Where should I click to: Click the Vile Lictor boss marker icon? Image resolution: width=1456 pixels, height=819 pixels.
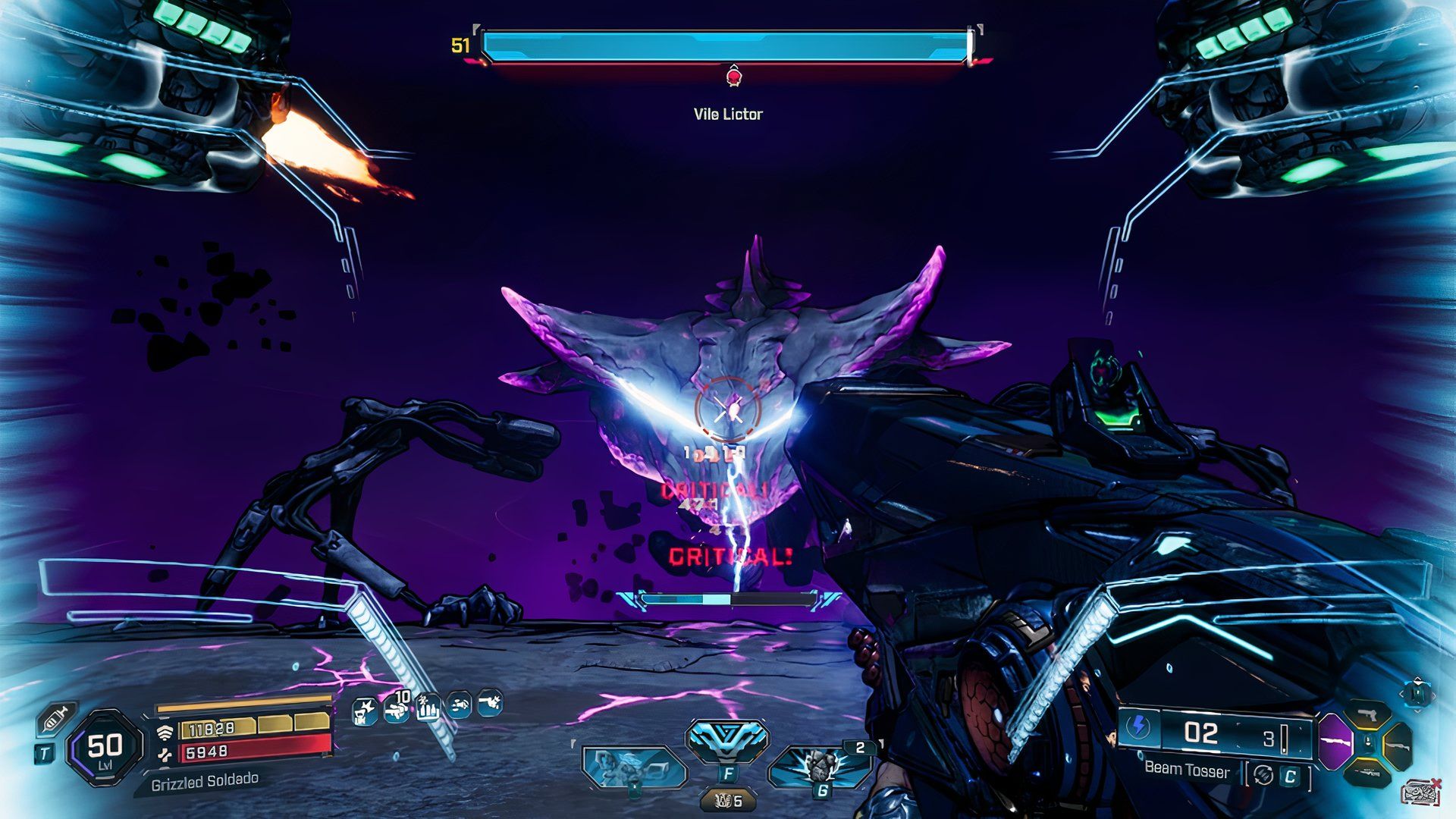pyautogui.click(x=733, y=77)
